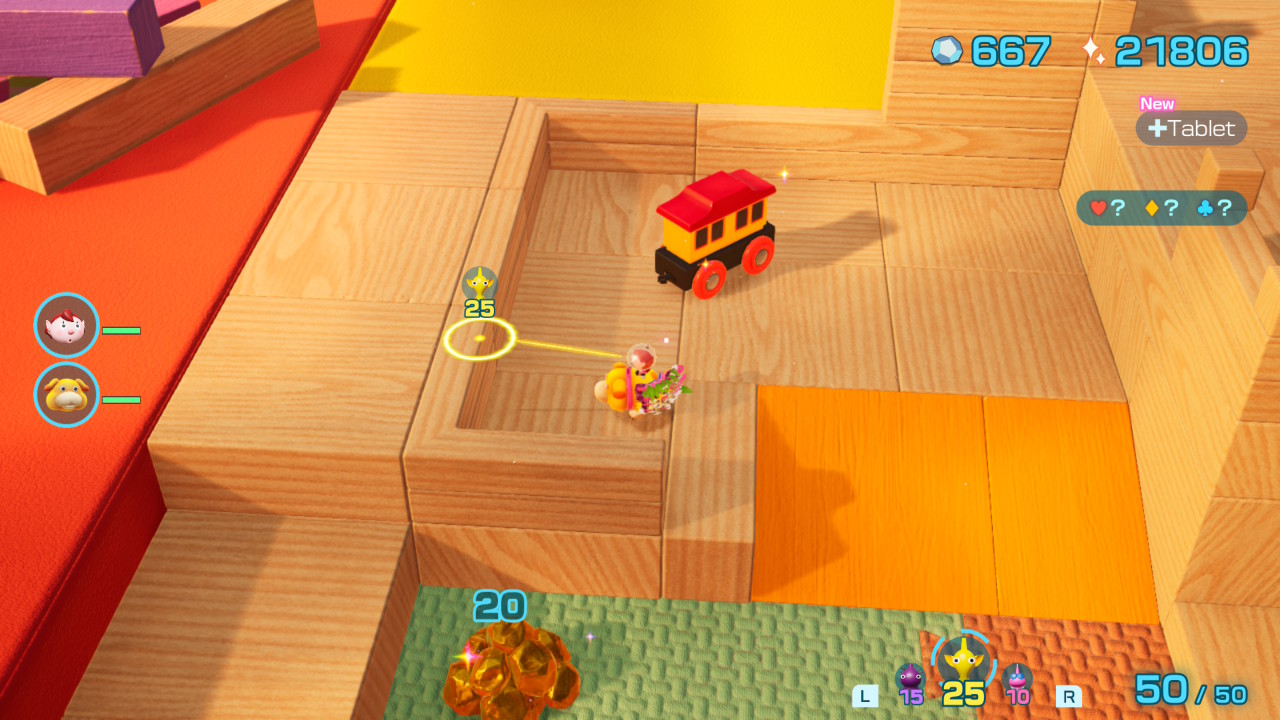The width and height of the screenshot is (1280, 720).
Task: Switch to the Oatchi dog portrait
Action: (67, 395)
